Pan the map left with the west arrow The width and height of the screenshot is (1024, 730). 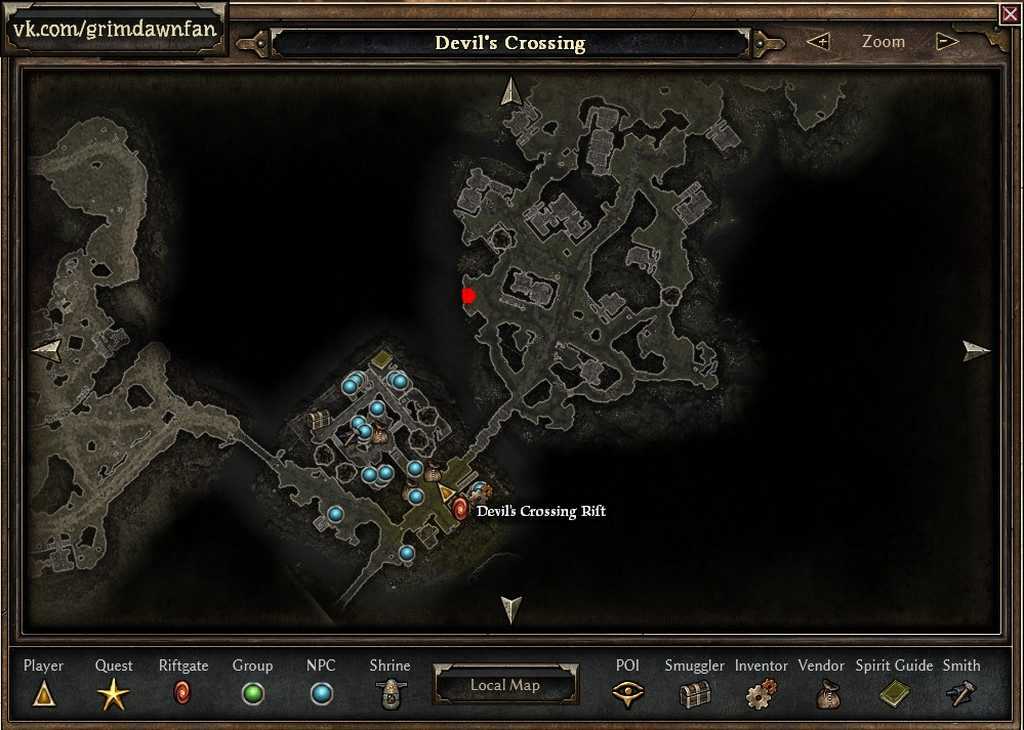coord(47,349)
